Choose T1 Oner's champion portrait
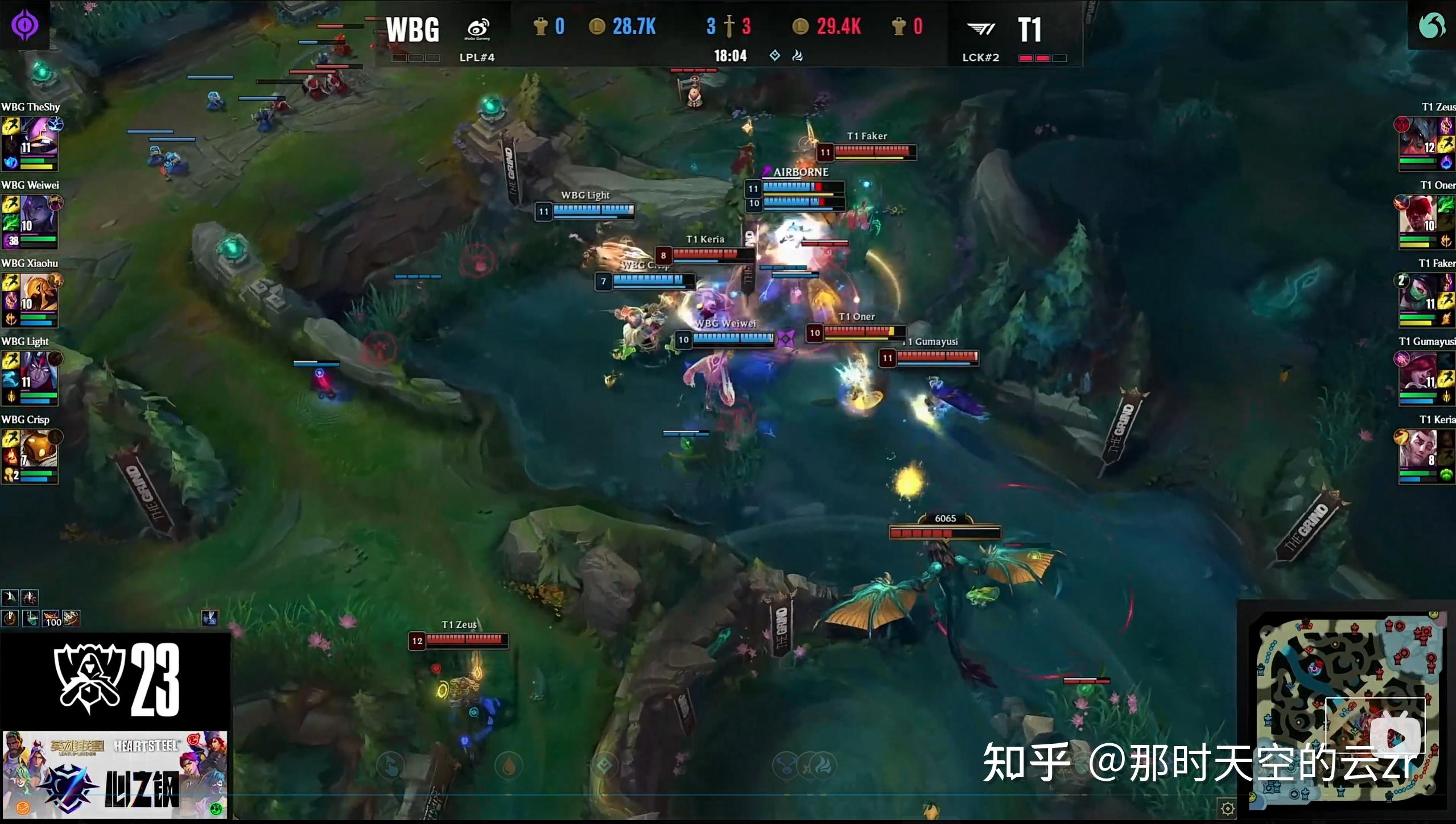Viewport: 1456px width, 824px height. coord(1417,215)
